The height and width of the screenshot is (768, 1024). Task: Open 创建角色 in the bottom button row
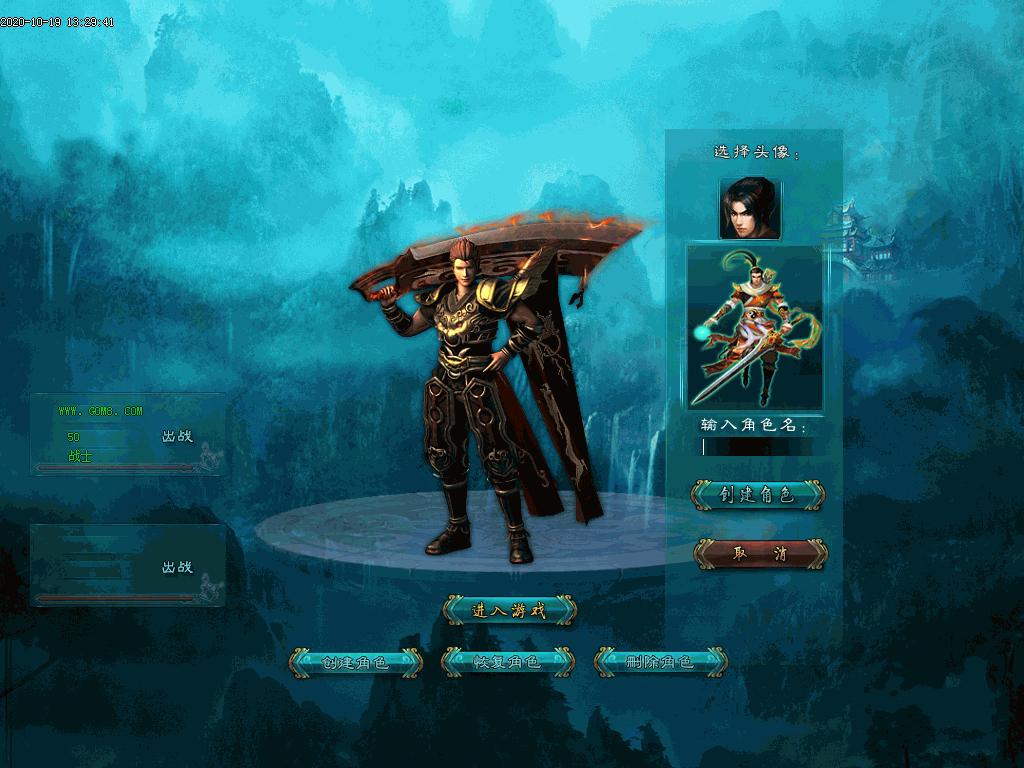[x=355, y=662]
